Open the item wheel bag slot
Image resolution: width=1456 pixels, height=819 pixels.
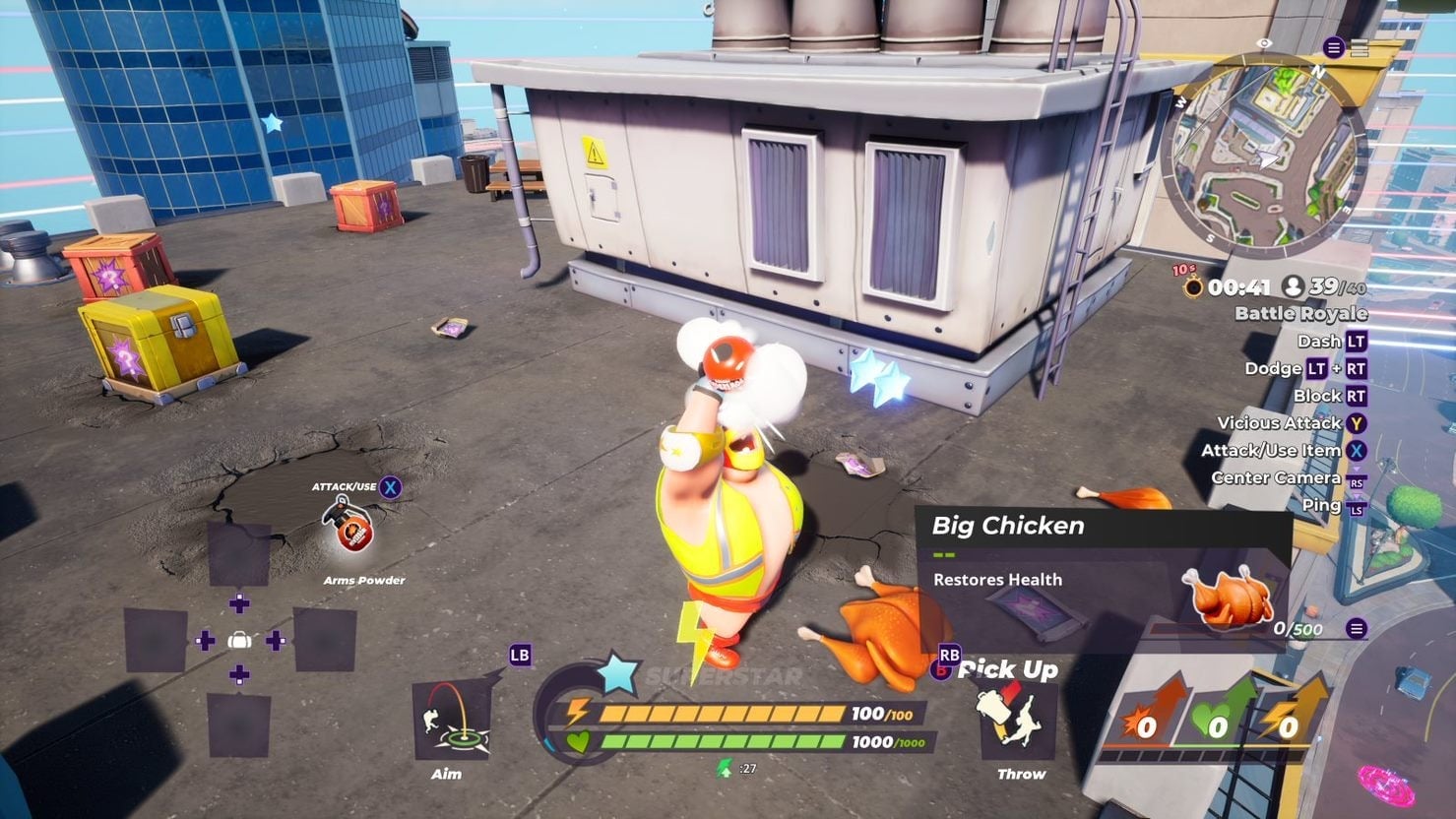click(x=239, y=640)
